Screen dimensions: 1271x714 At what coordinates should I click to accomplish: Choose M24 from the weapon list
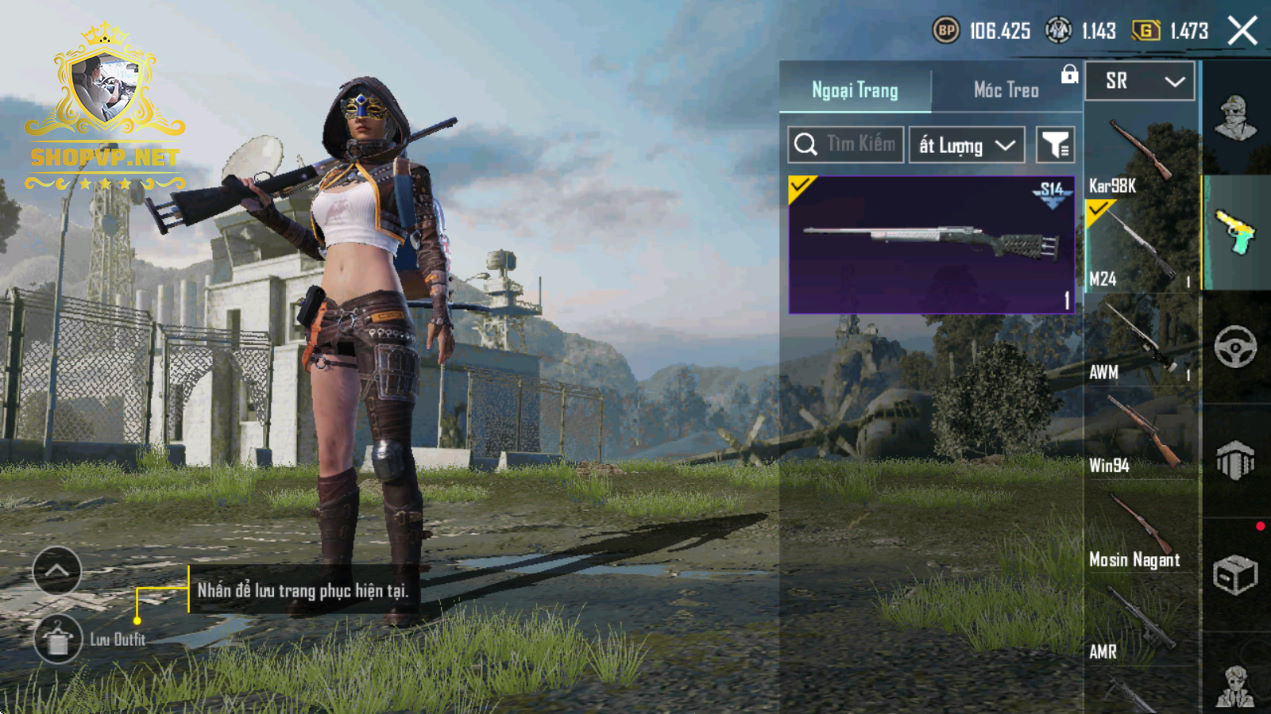1141,248
